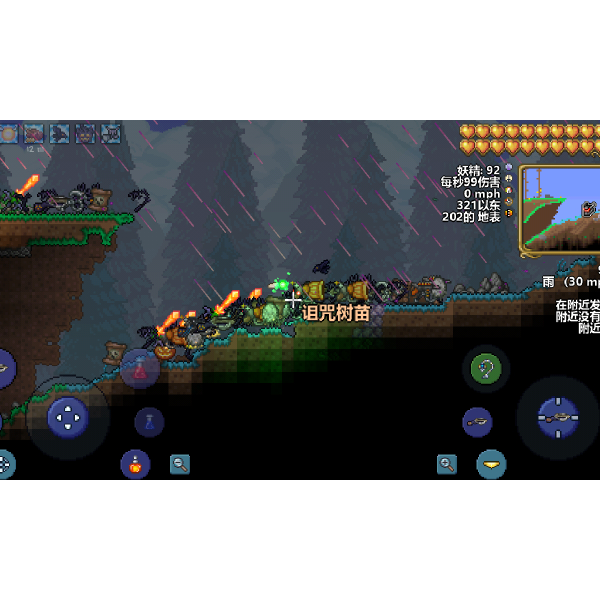Select the sun buff icon
The width and height of the screenshot is (600, 600).
coord(9,133)
